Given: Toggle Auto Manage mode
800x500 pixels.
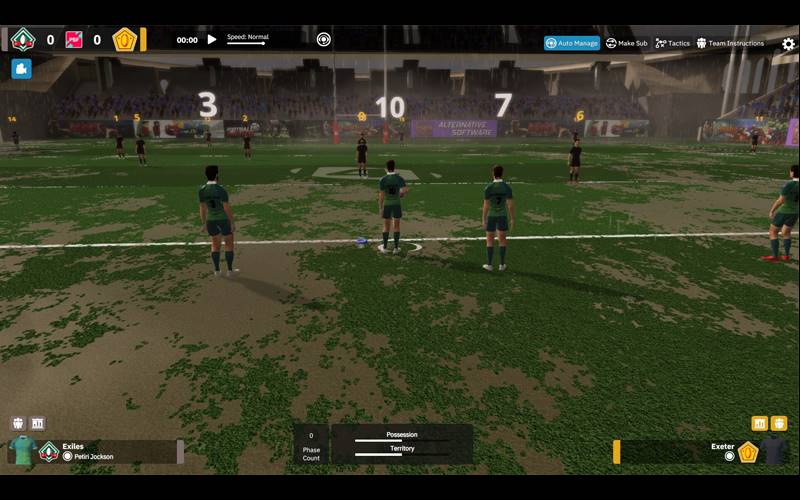Looking at the screenshot, I should coord(572,43).
